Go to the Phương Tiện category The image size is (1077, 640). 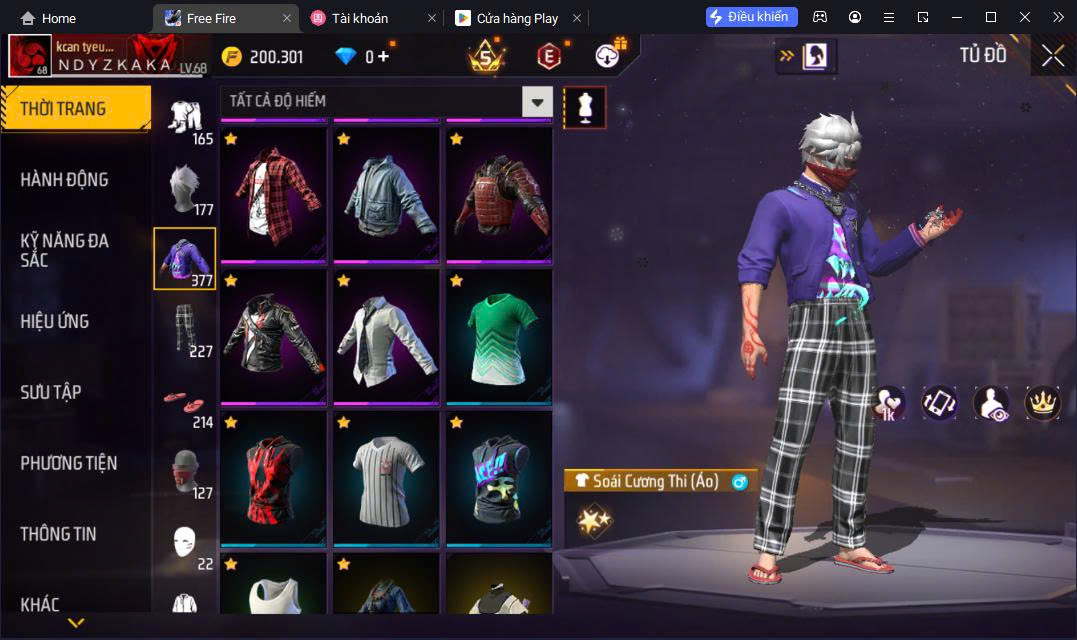[68, 463]
